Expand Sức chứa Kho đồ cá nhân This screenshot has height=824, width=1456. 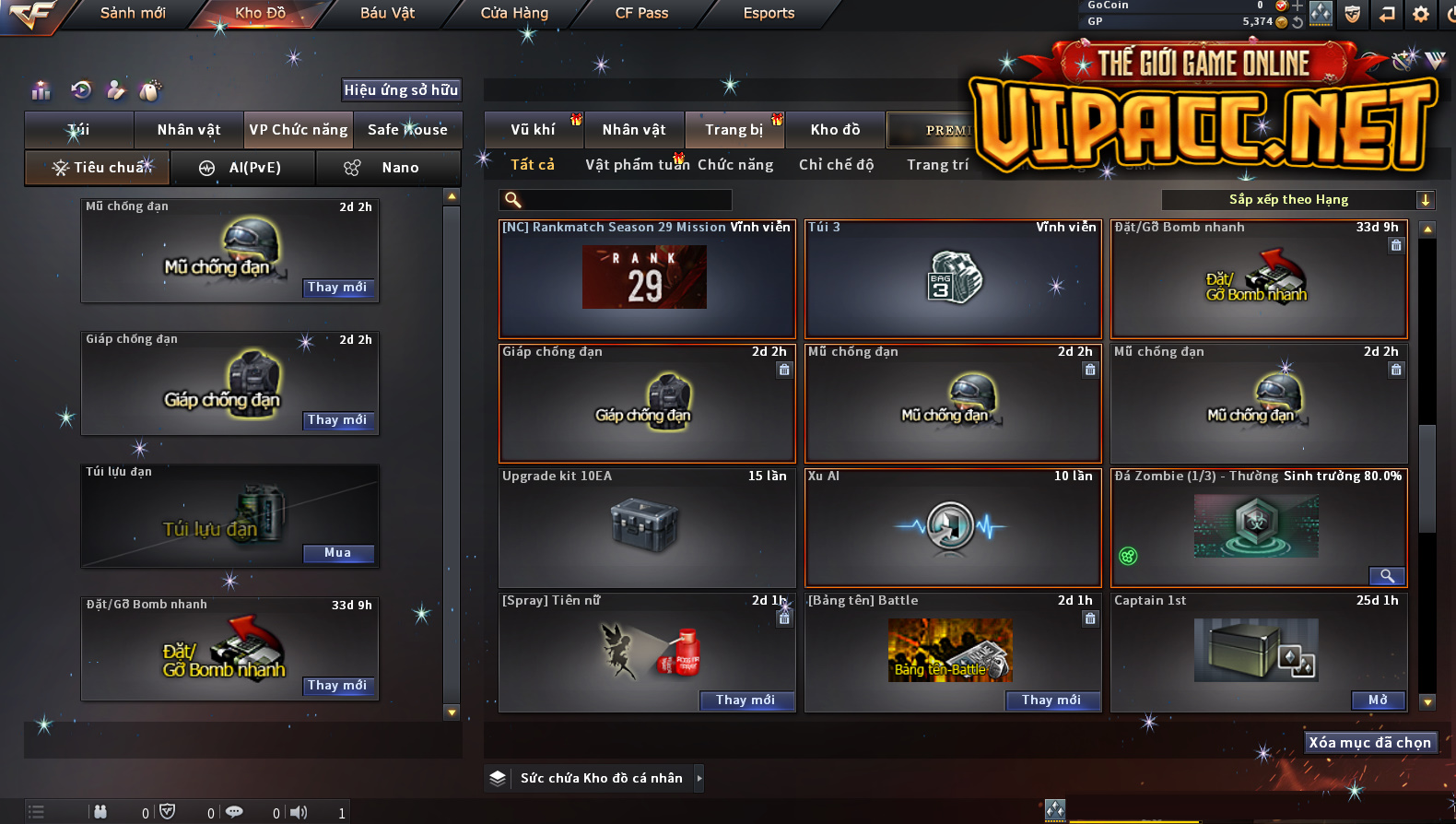699,778
